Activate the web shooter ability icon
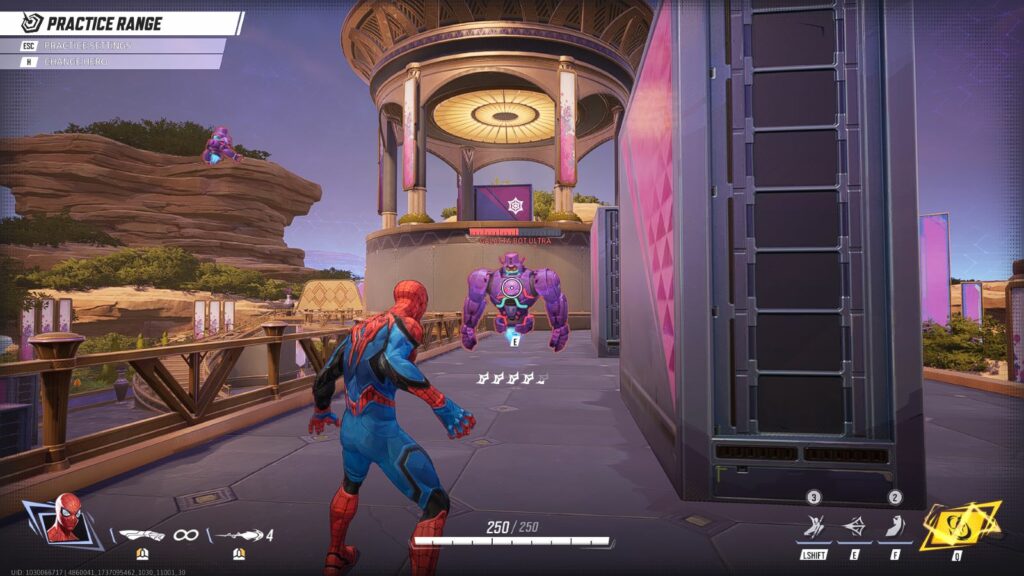This screenshot has width=1024, height=576. (855, 527)
